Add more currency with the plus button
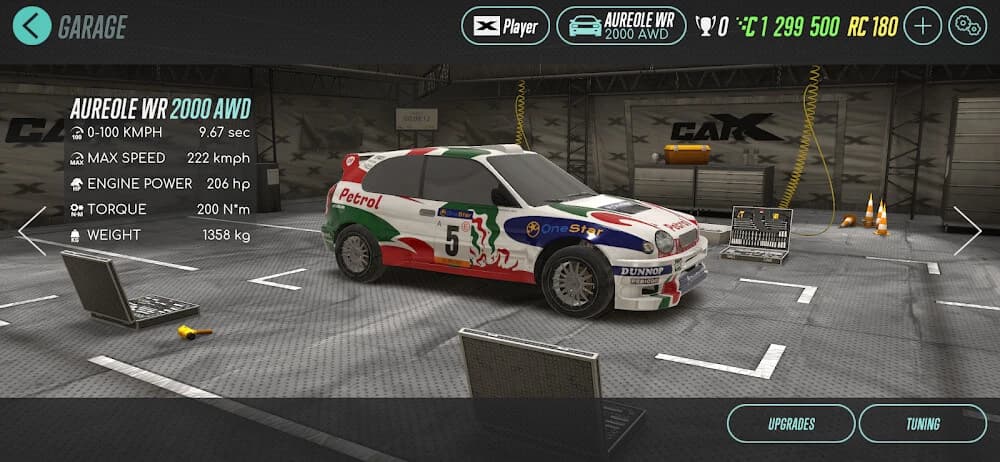 point(922,26)
